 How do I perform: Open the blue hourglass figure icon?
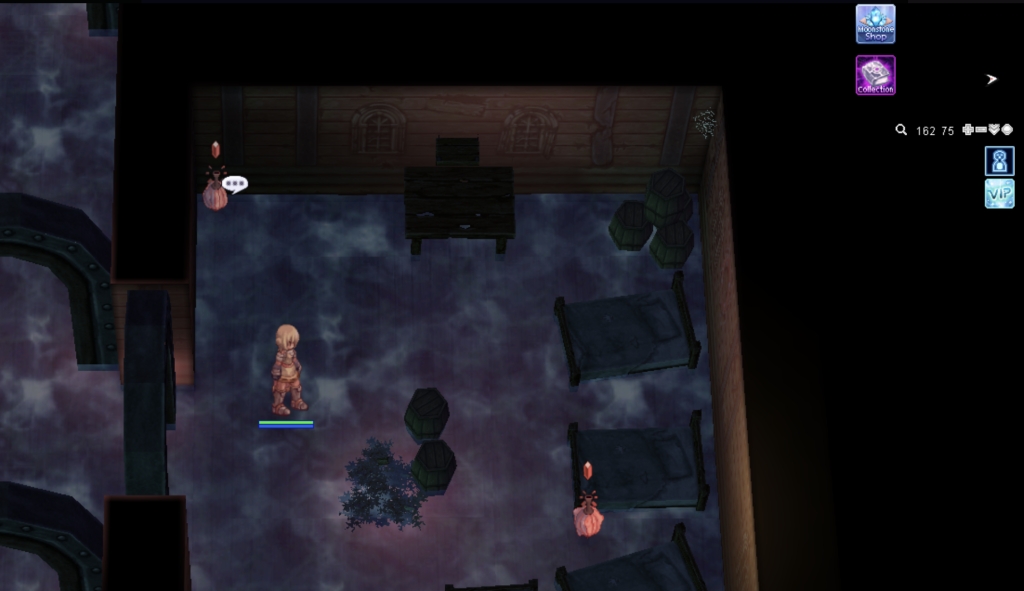coord(999,161)
